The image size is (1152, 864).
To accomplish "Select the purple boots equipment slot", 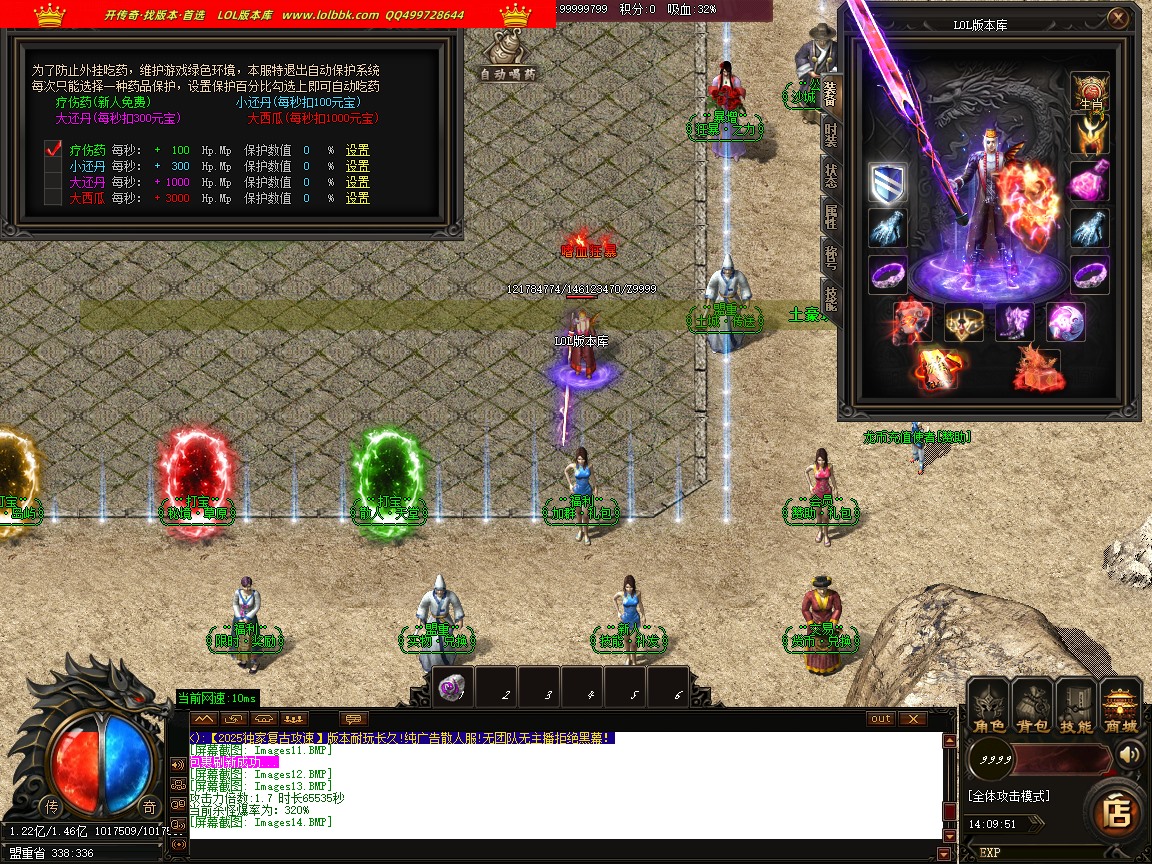I will 1015,322.
